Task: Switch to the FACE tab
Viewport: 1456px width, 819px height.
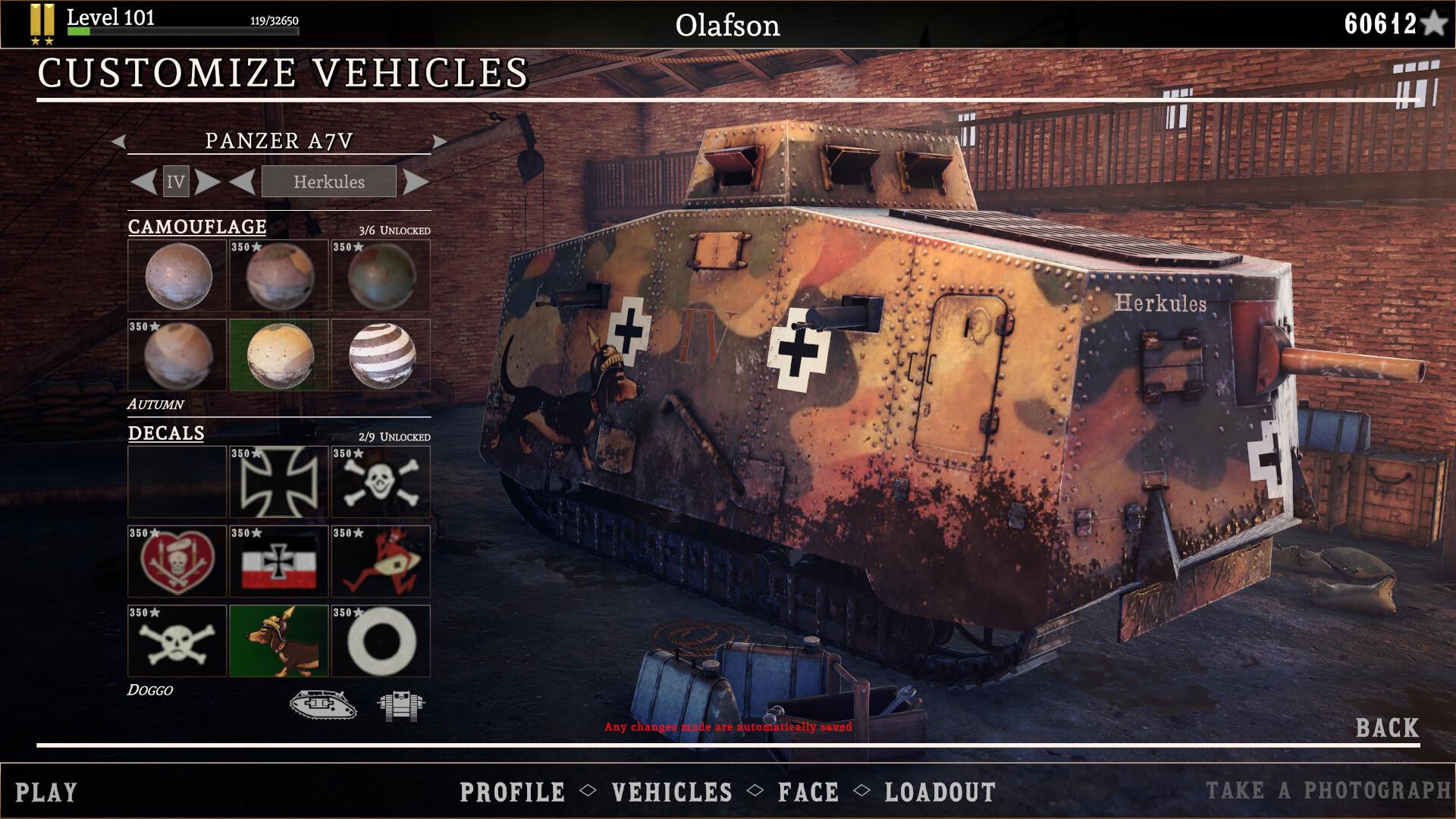Action: [x=808, y=792]
